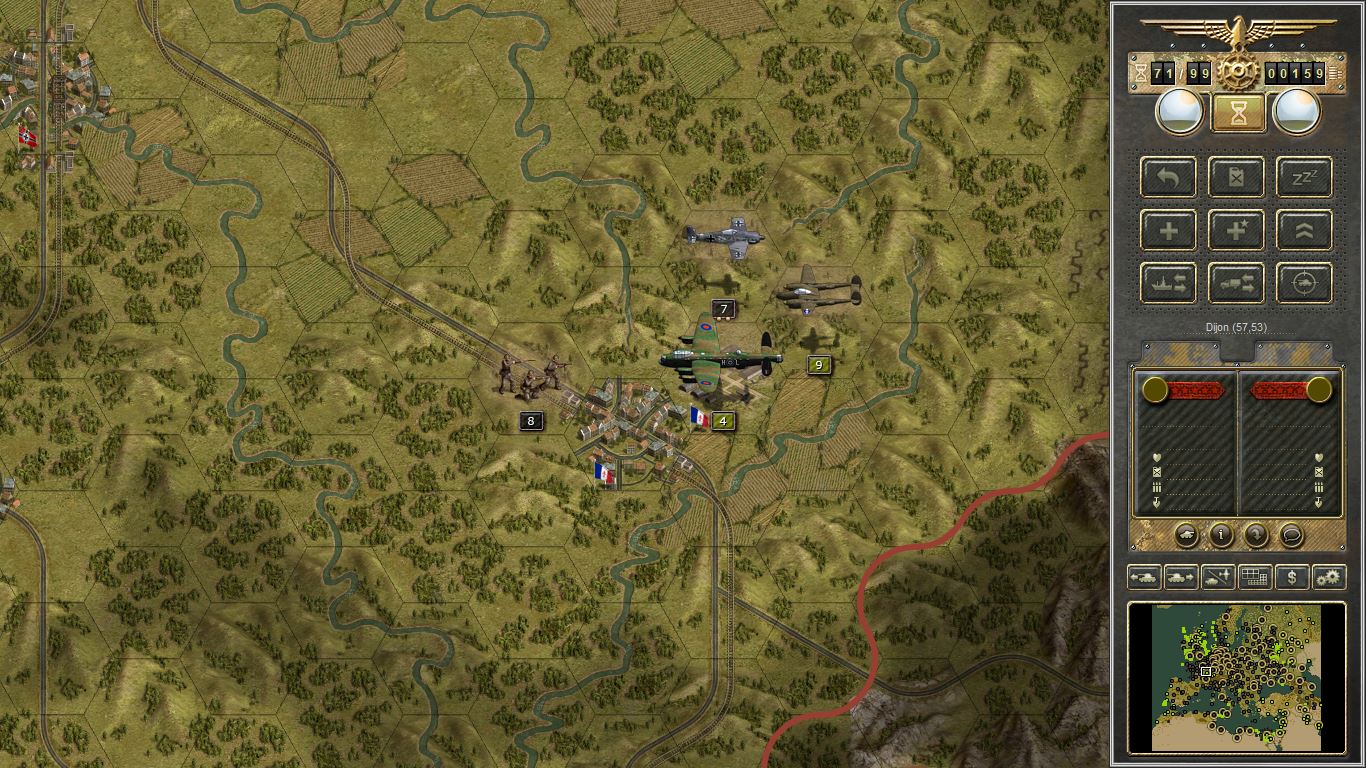Toggle between air and ground unit layers
The image size is (1366, 768).
[x=1216, y=576]
